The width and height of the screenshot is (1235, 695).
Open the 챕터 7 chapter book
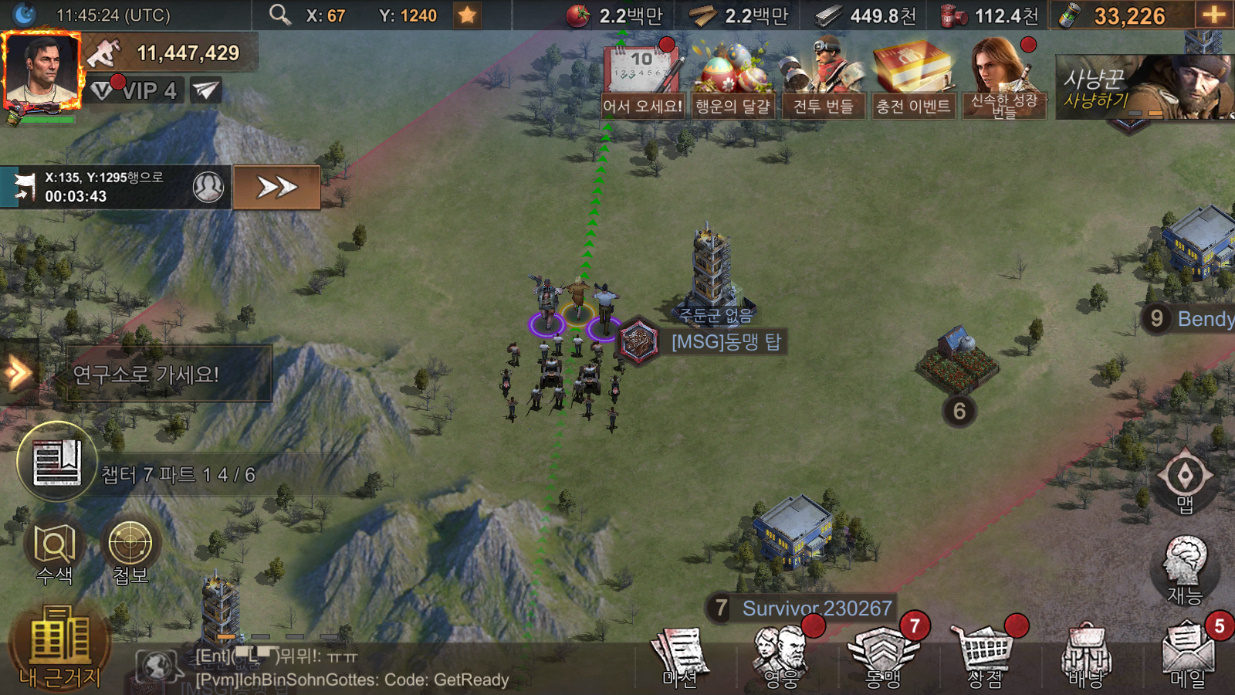click(x=57, y=462)
